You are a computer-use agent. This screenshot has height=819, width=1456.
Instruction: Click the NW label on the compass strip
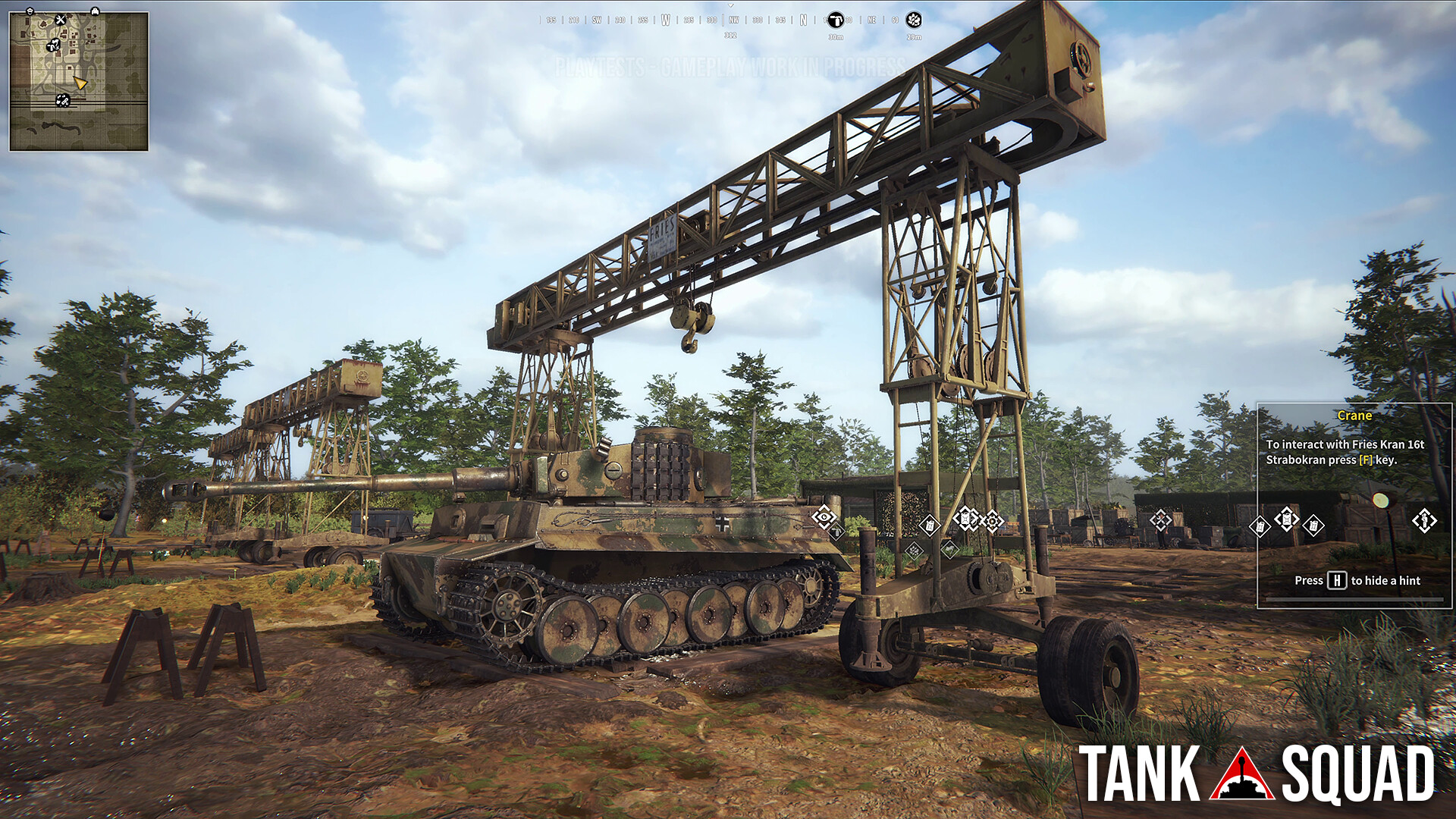734,20
